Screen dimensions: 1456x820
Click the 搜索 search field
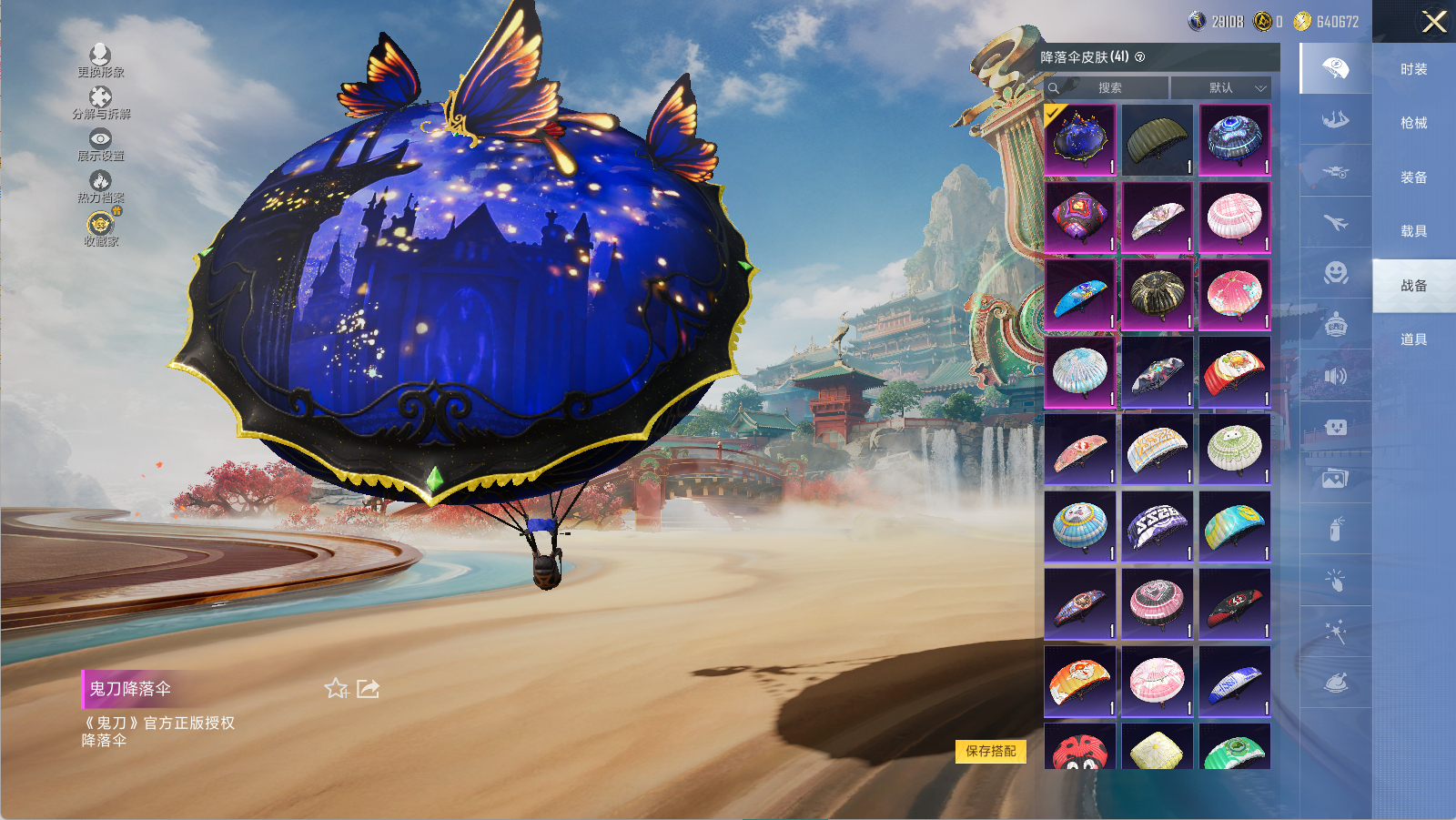point(1108,88)
